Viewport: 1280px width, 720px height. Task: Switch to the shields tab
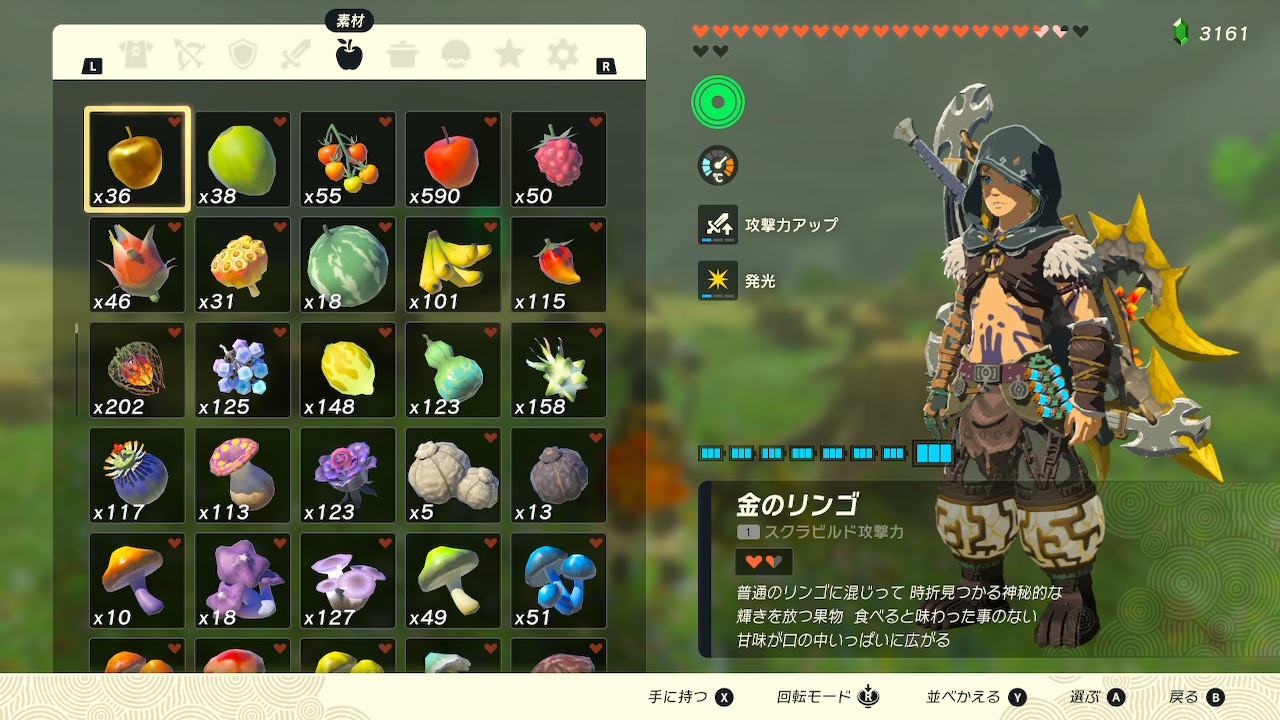point(243,54)
